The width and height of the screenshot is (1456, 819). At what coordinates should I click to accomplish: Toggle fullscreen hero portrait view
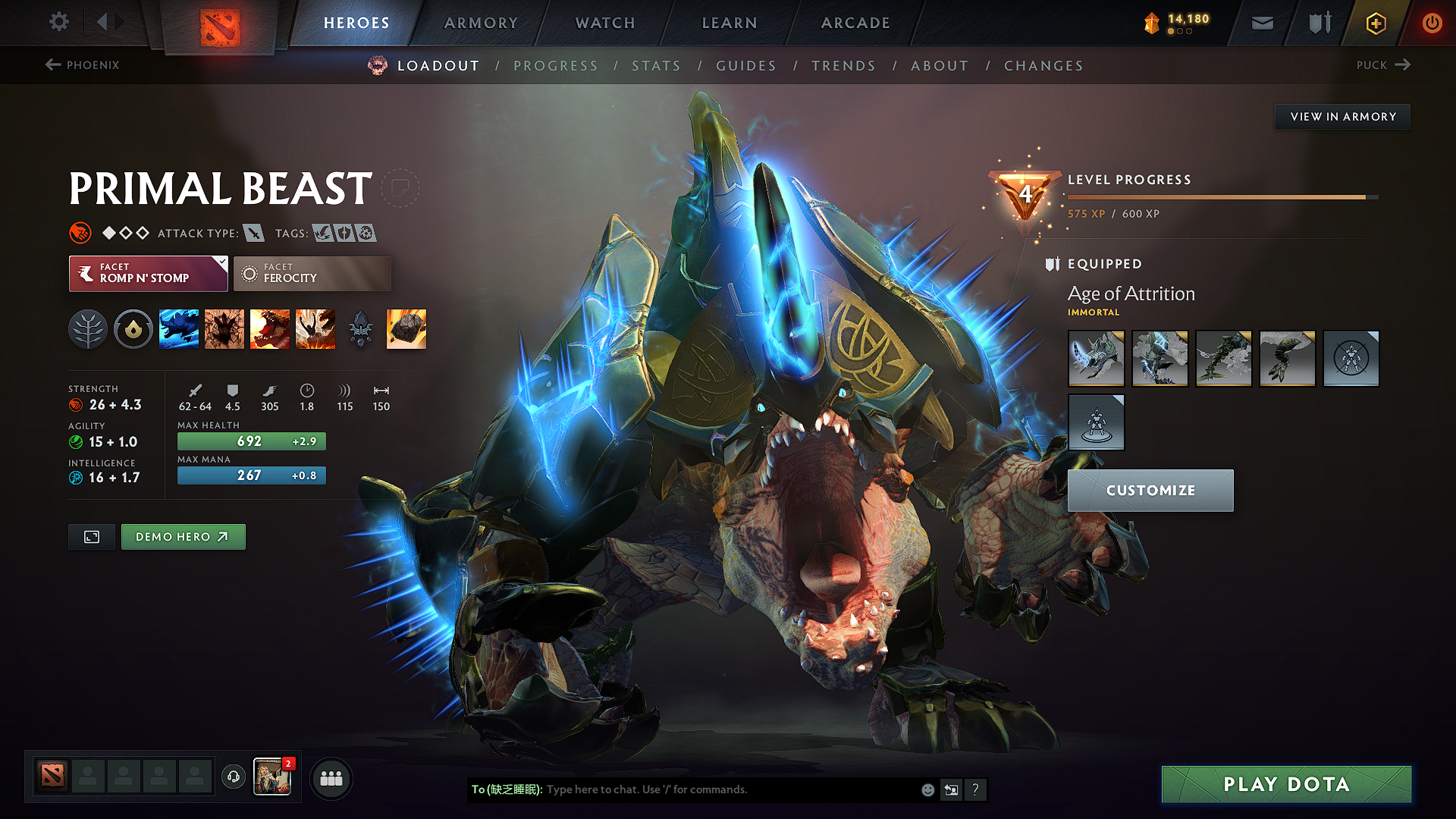click(x=91, y=536)
